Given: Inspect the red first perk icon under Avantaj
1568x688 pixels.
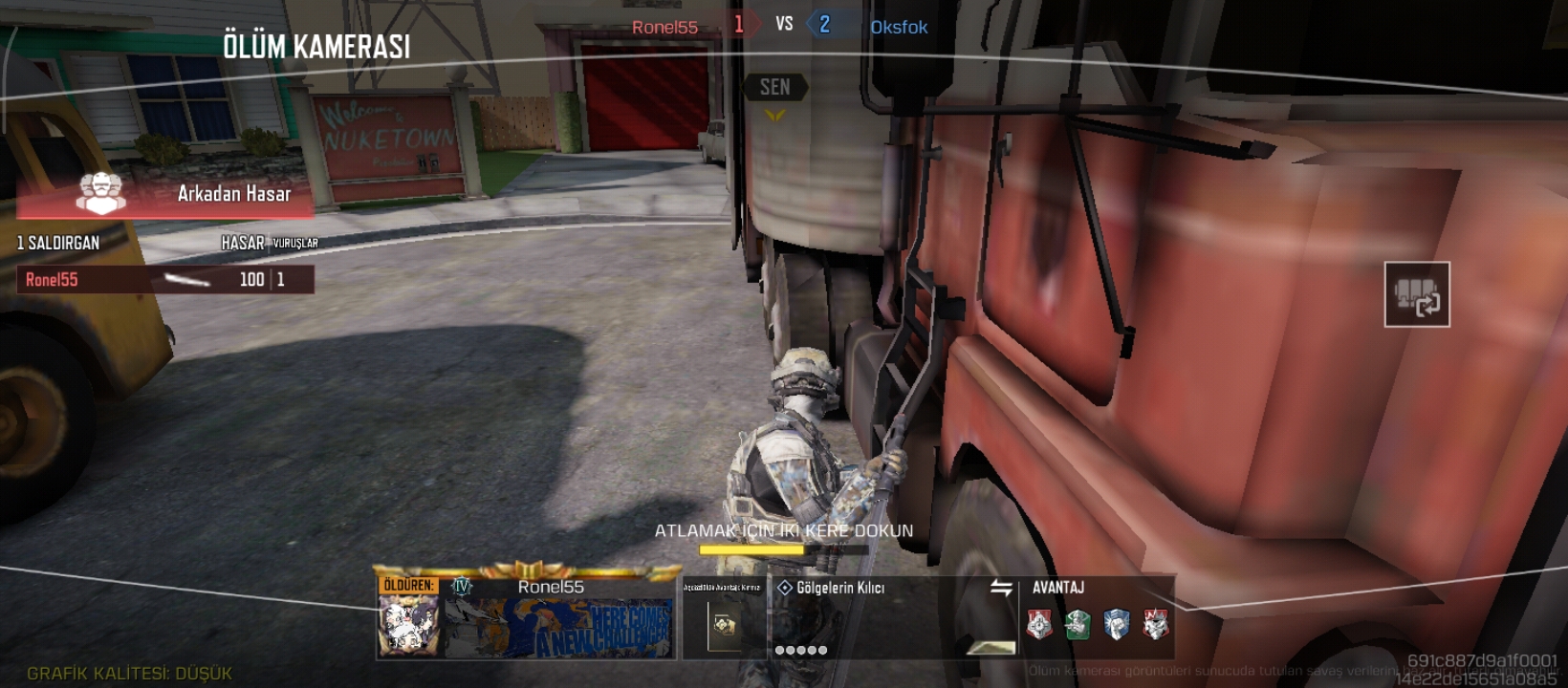Looking at the screenshot, I should (1039, 624).
